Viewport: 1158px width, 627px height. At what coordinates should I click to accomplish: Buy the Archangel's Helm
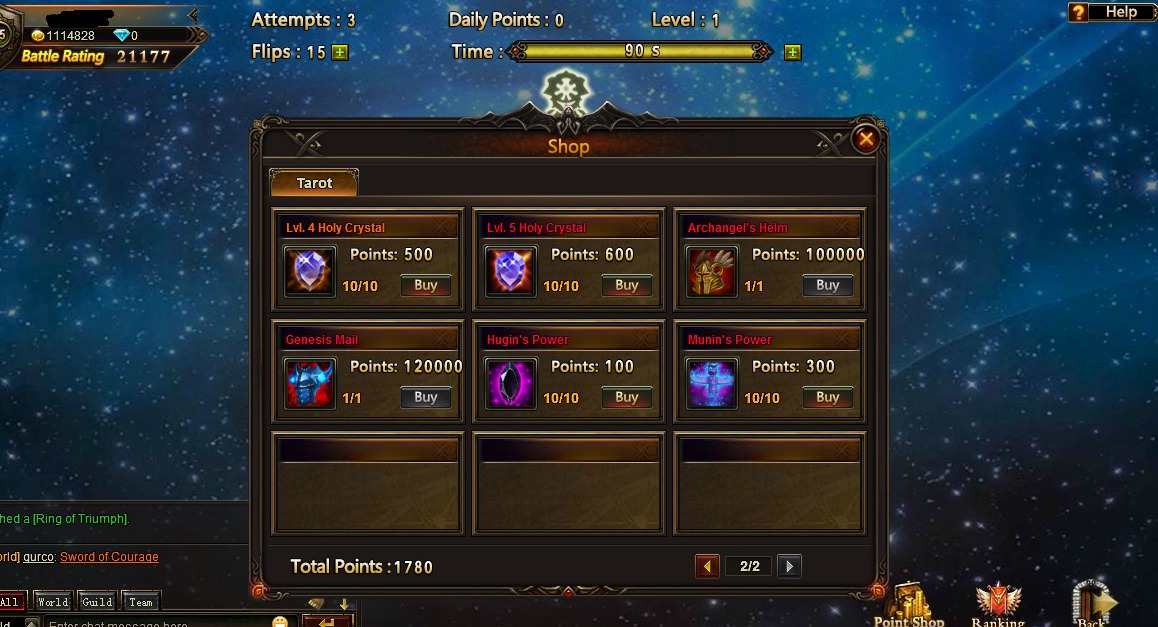[828, 285]
